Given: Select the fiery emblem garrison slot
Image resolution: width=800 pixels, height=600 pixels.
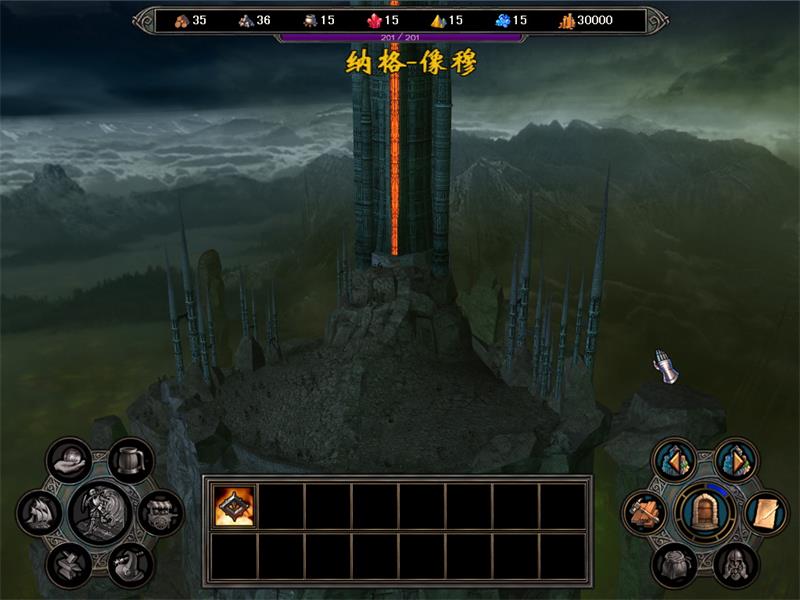Looking at the screenshot, I should point(235,506).
